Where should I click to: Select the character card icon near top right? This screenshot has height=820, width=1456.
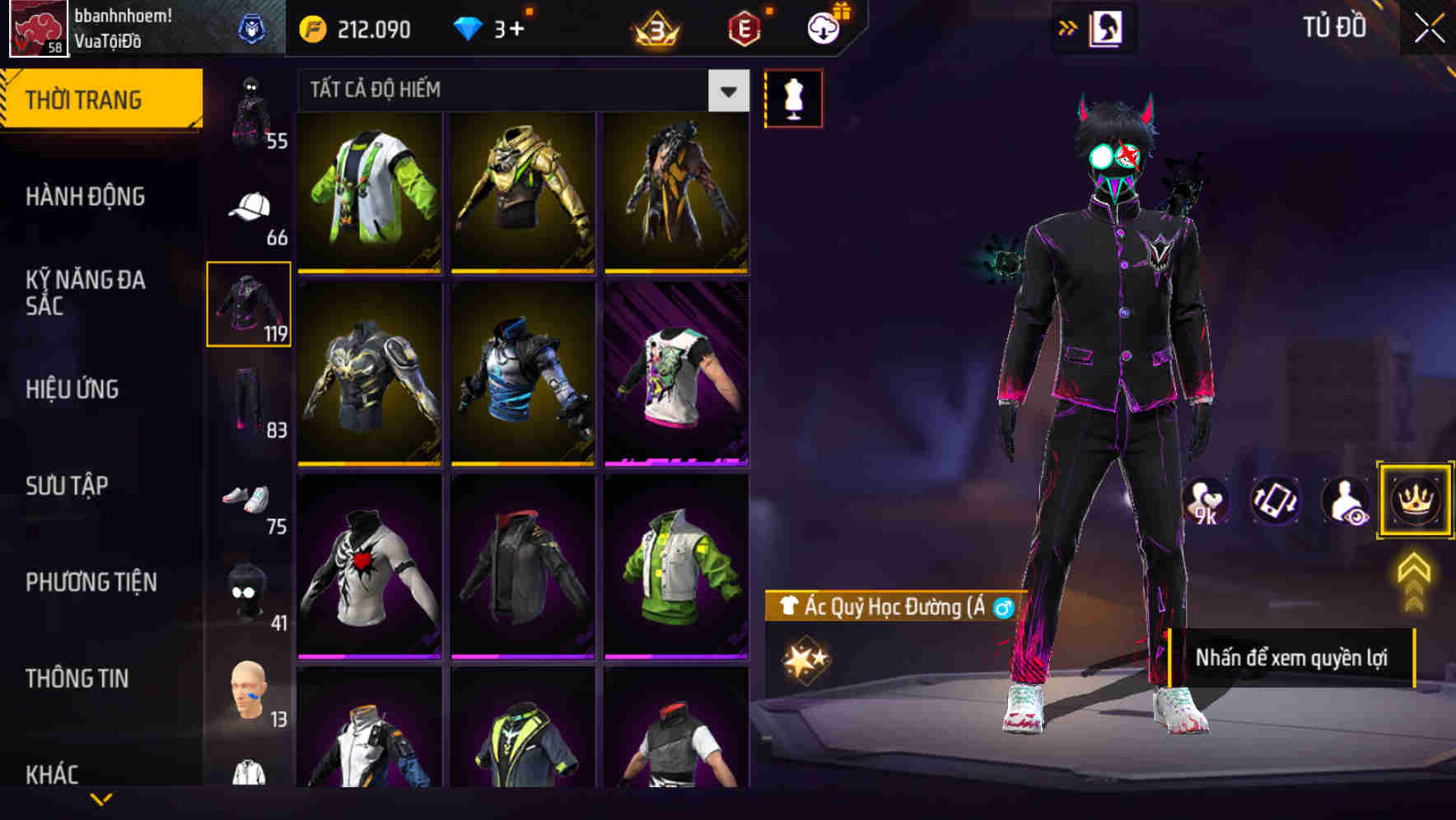pos(1108,27)
